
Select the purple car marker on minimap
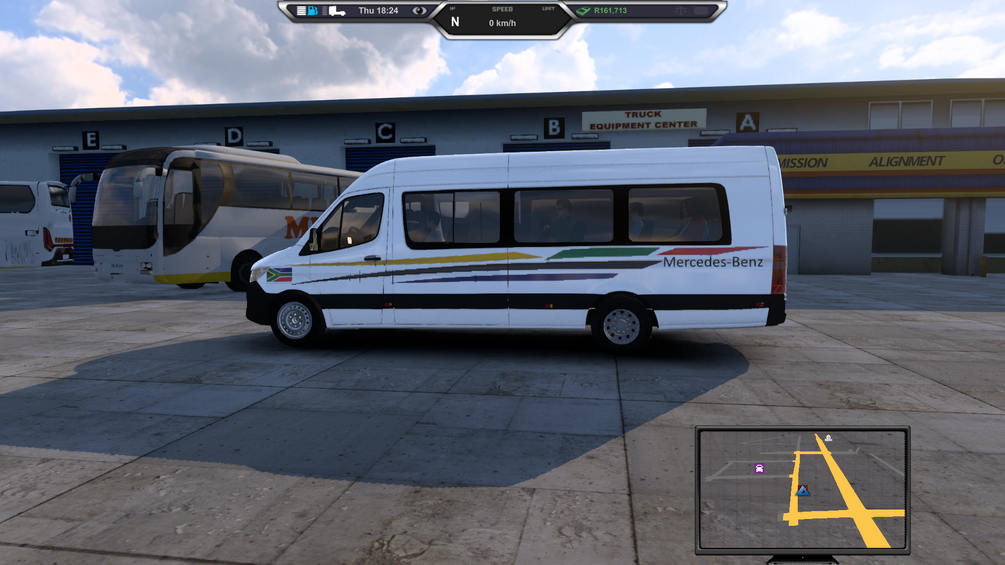click(x=759, y=468)
